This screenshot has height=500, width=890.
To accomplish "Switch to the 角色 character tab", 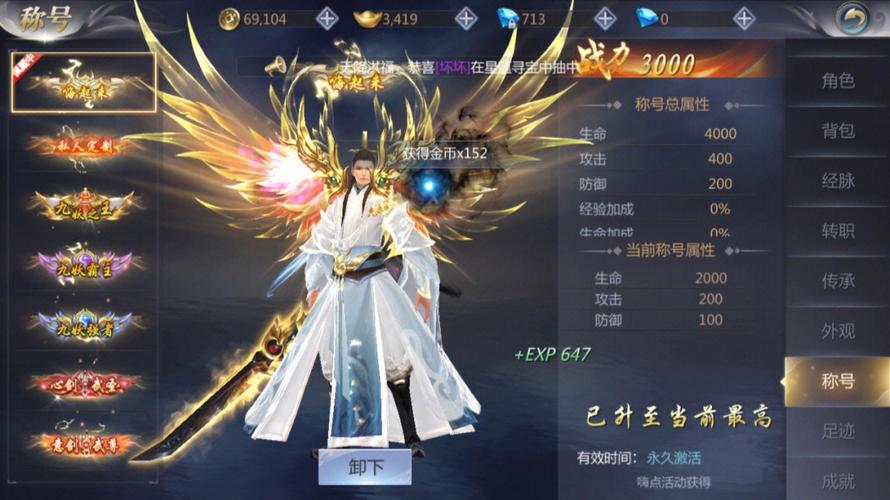I will coord(837,81).
